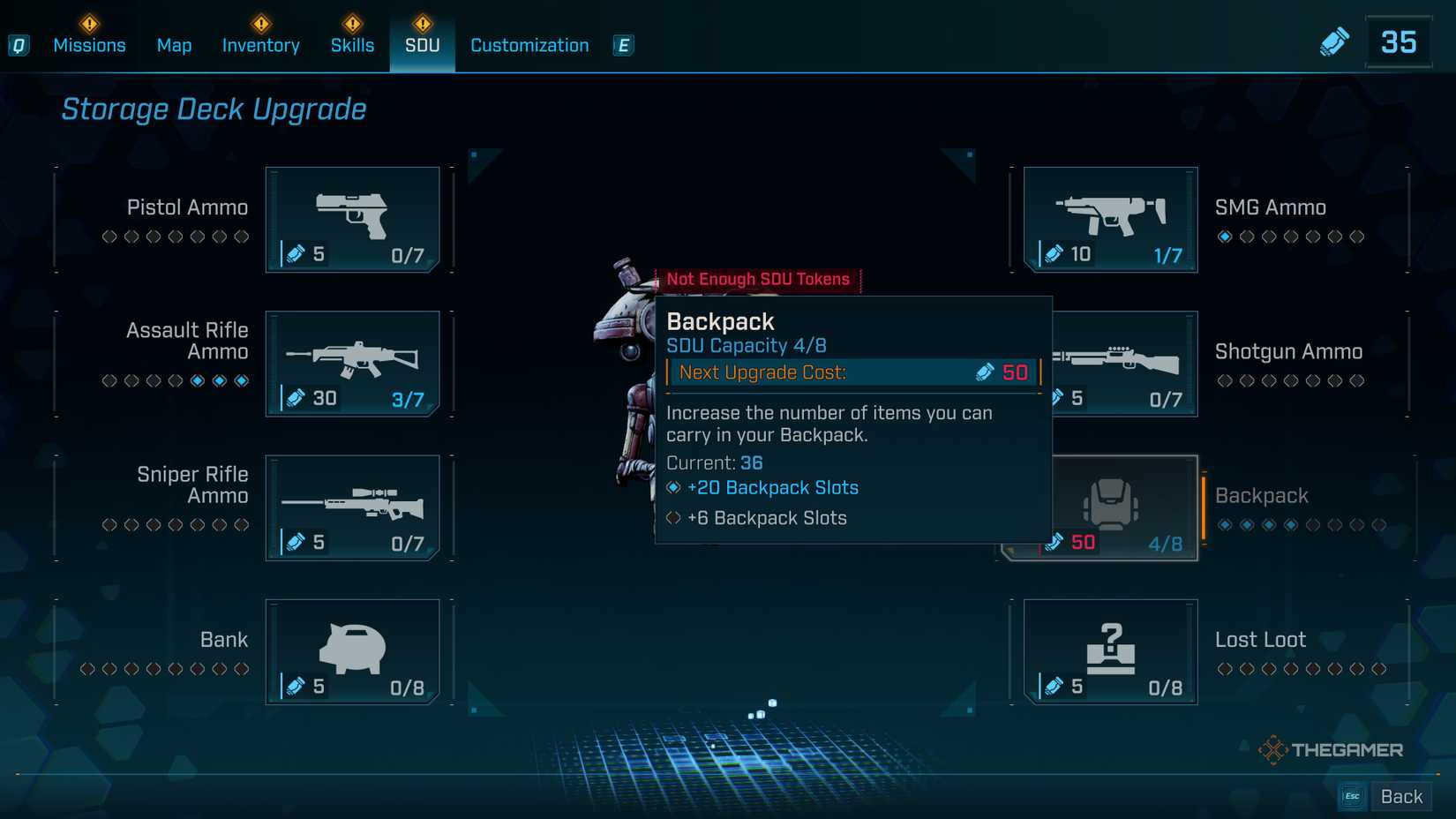The height and width of the screenshot is (819, 1456).
Task: Select the third filled pip under Assault Rifle Ammo
Action: [242, 379]
